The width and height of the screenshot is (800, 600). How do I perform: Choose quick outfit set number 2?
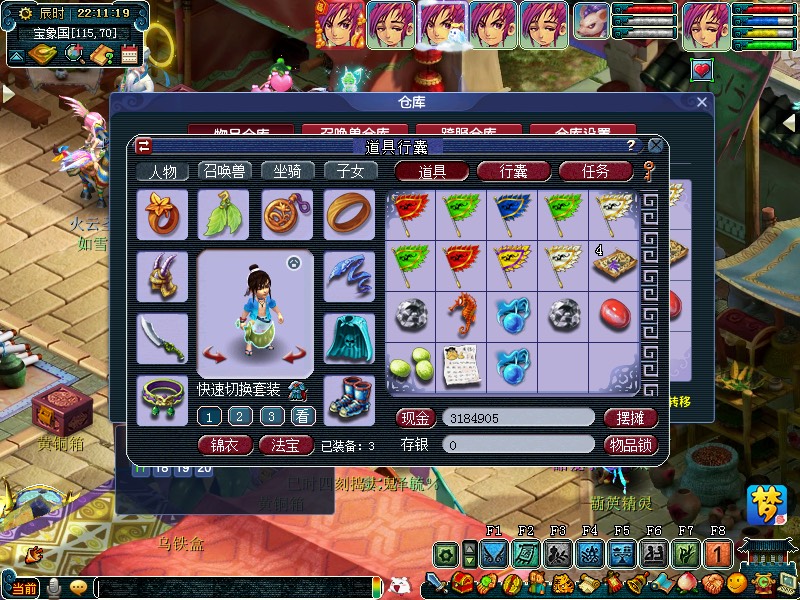pos(240,416)
